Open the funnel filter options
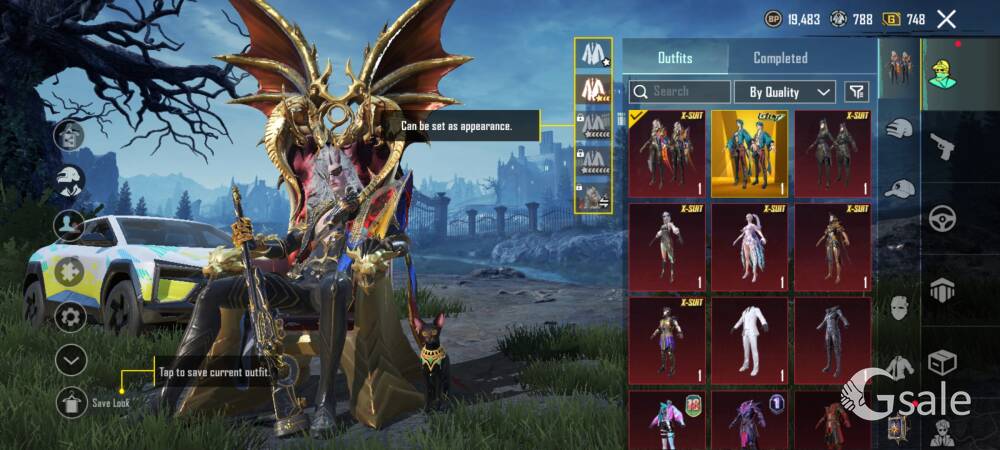Viewport: 1000px width, 450px height. 856,92
